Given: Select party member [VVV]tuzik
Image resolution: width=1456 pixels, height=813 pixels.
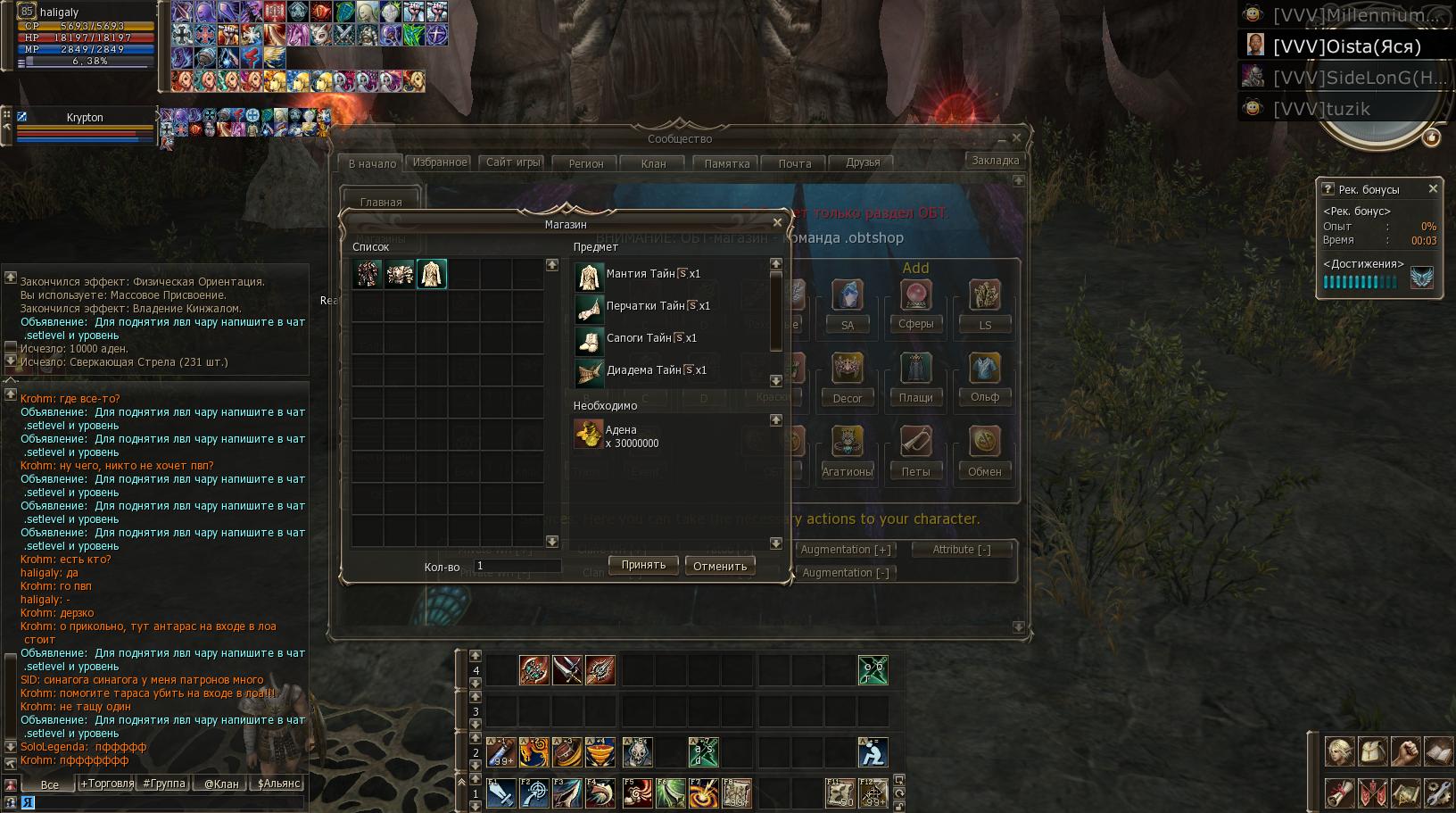Looking at the screenshot, I should tap(1320, 109).
